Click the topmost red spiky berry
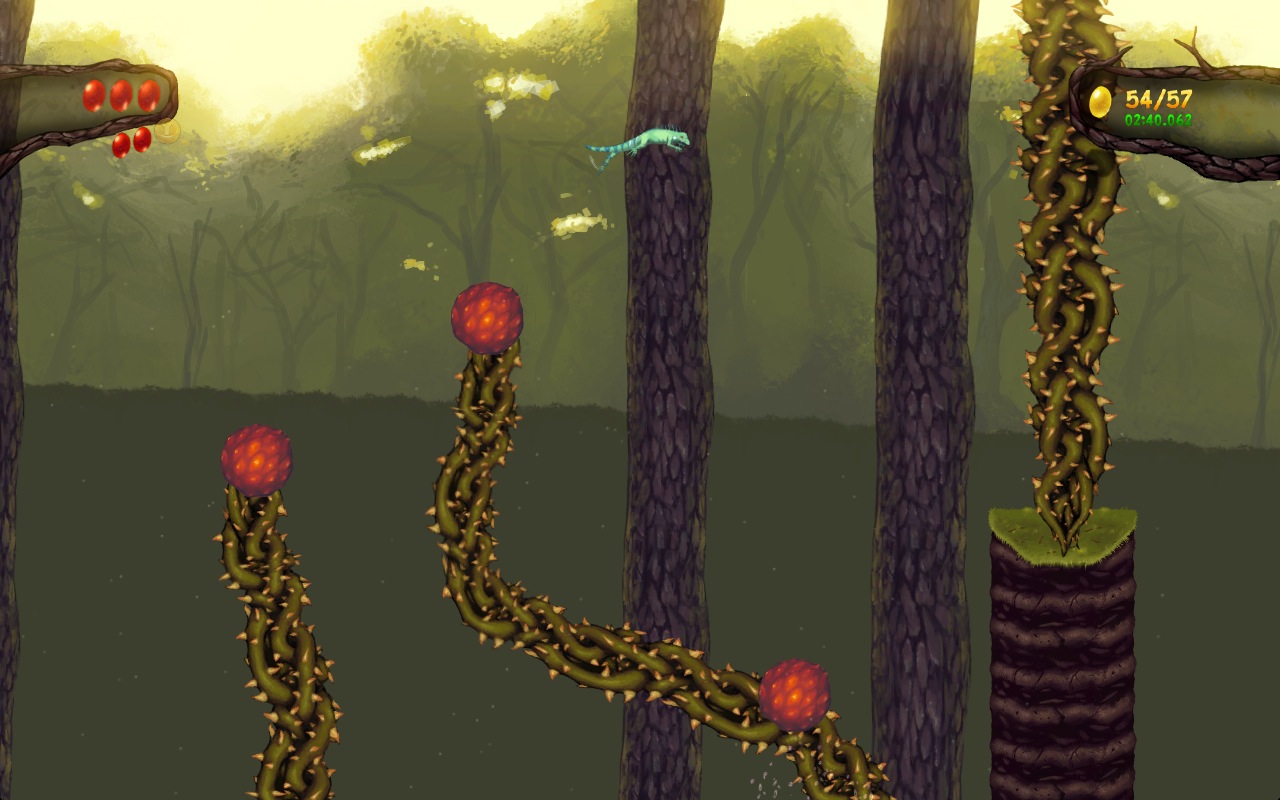Viewport: 1280px width, 800px height. pyautogui.click(x=487, y=316)
